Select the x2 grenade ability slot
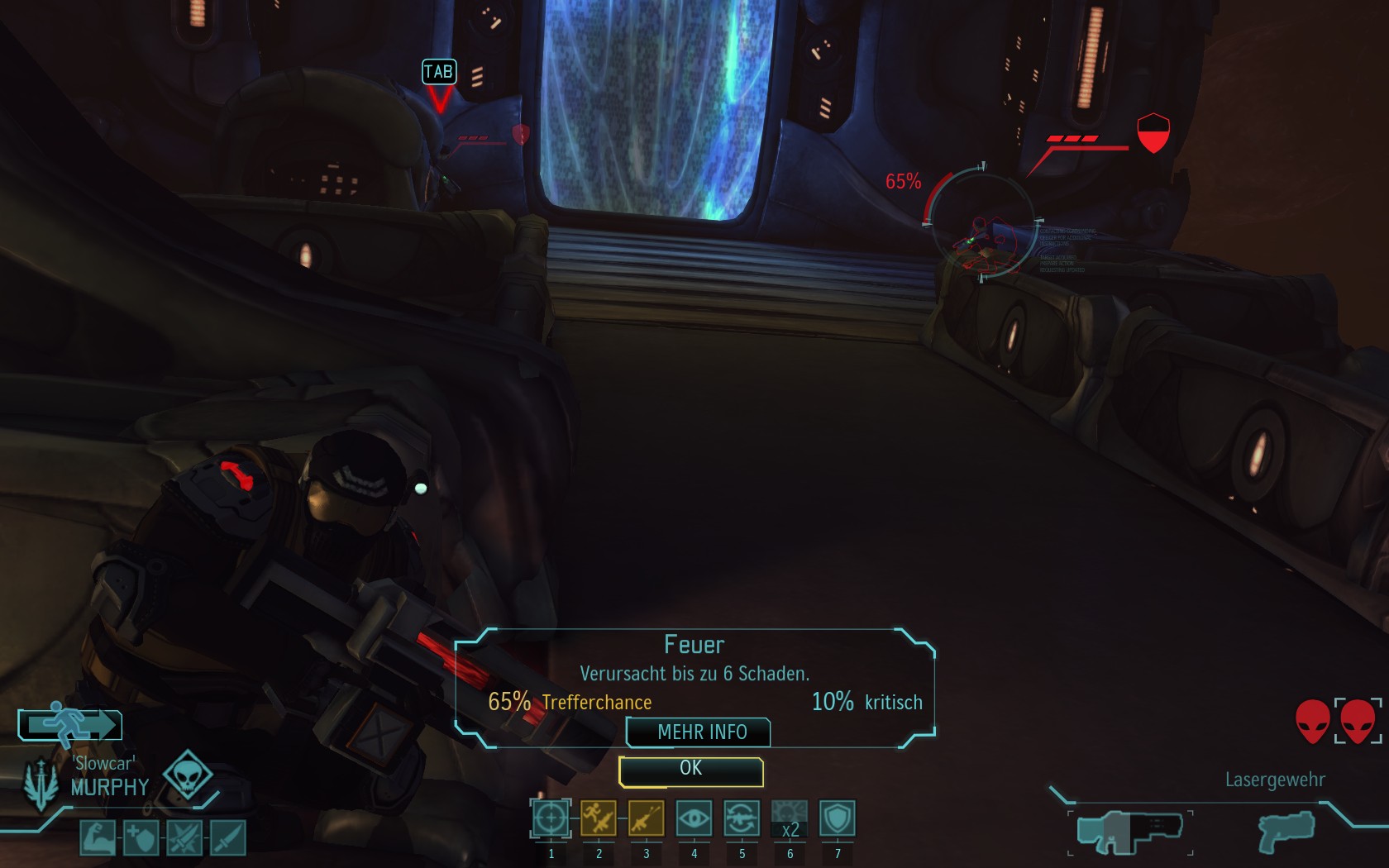 pyautogui.click(x=790, y=819)
